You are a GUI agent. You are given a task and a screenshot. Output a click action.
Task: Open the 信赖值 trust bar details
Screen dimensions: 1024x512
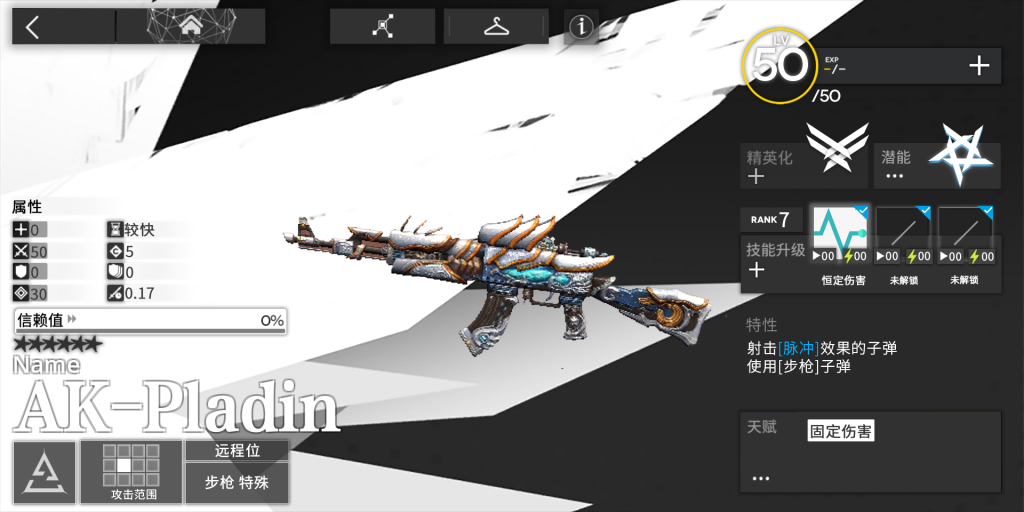pos(150,321)
